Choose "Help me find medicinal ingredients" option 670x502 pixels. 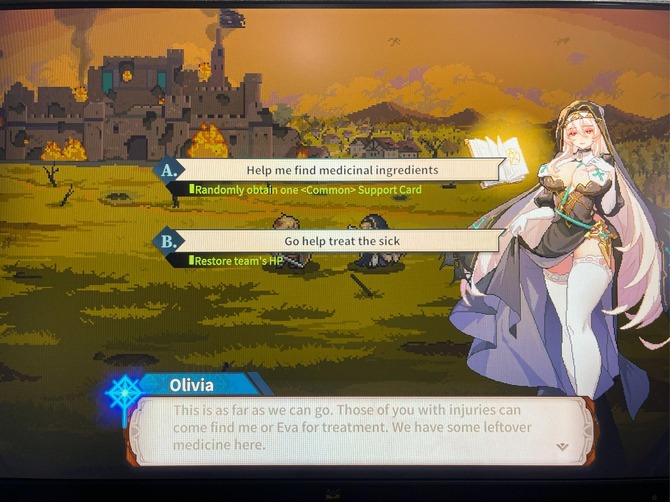[342, 170]
